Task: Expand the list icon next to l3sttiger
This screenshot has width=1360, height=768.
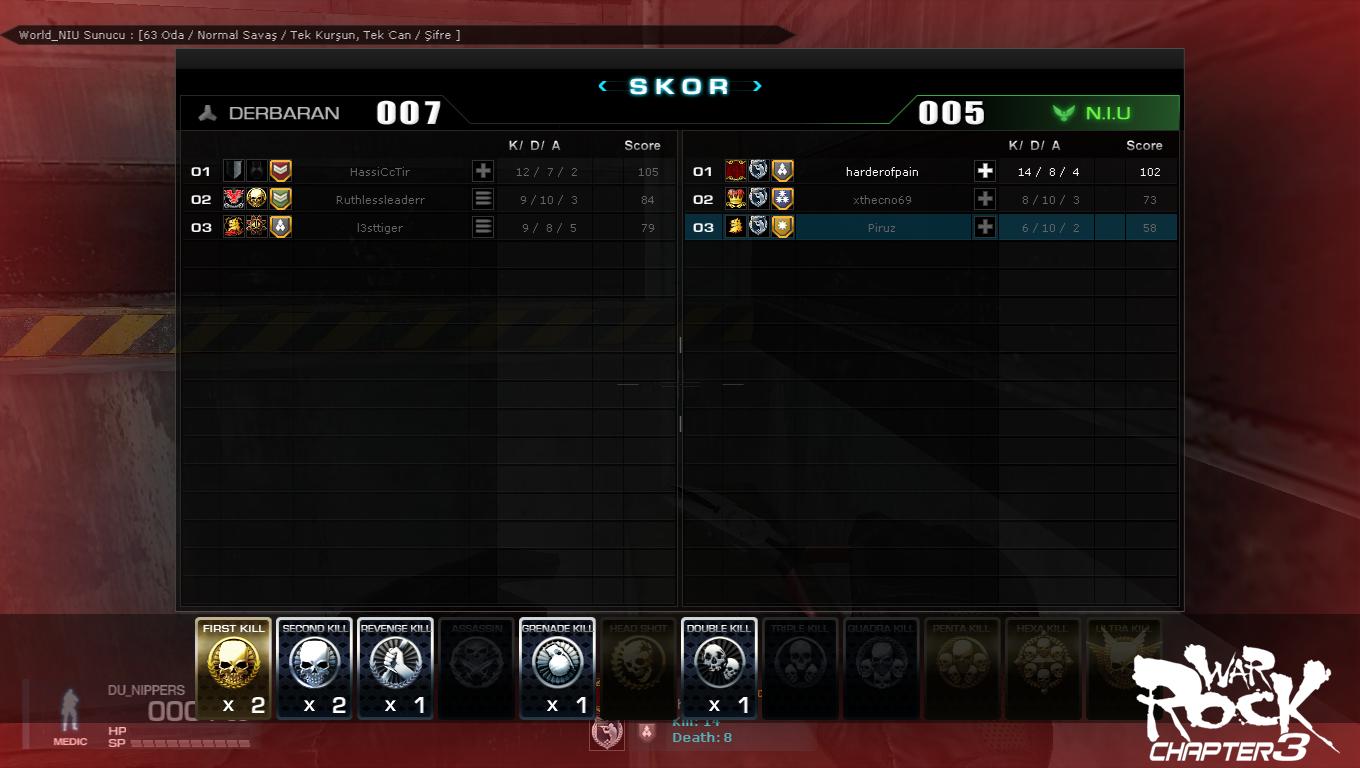Action: point(483,227)
